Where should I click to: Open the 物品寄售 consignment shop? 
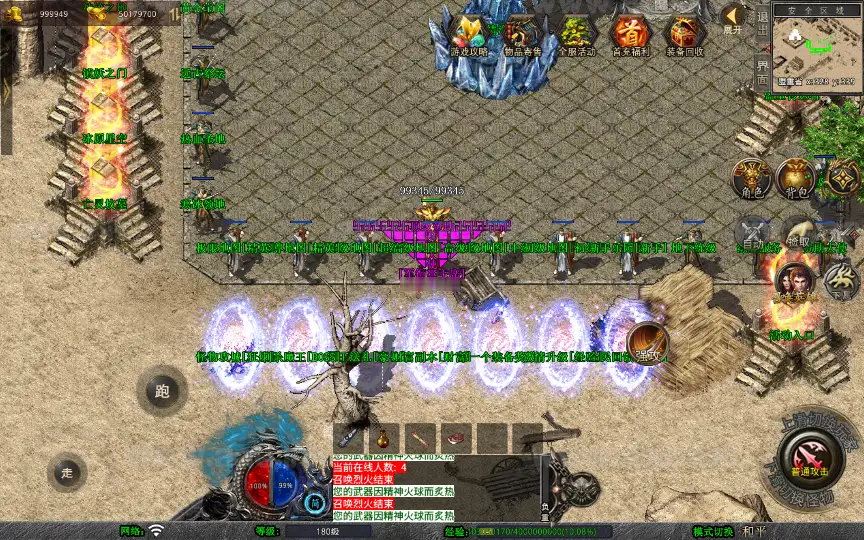[x=523, y=35]
